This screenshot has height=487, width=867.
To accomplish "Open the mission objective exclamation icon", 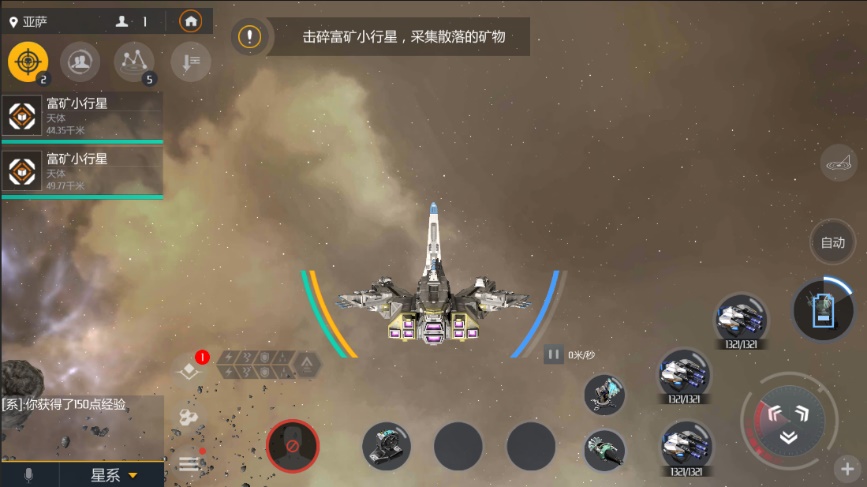I will (249, 38).
